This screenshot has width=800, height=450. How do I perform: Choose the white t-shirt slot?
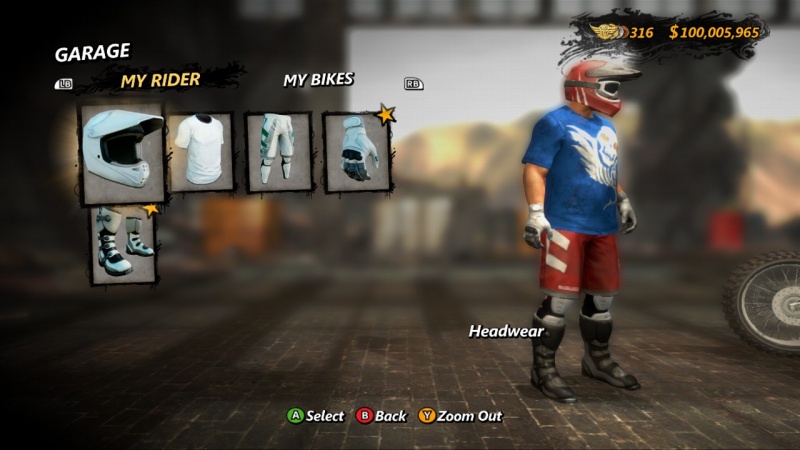201,151
